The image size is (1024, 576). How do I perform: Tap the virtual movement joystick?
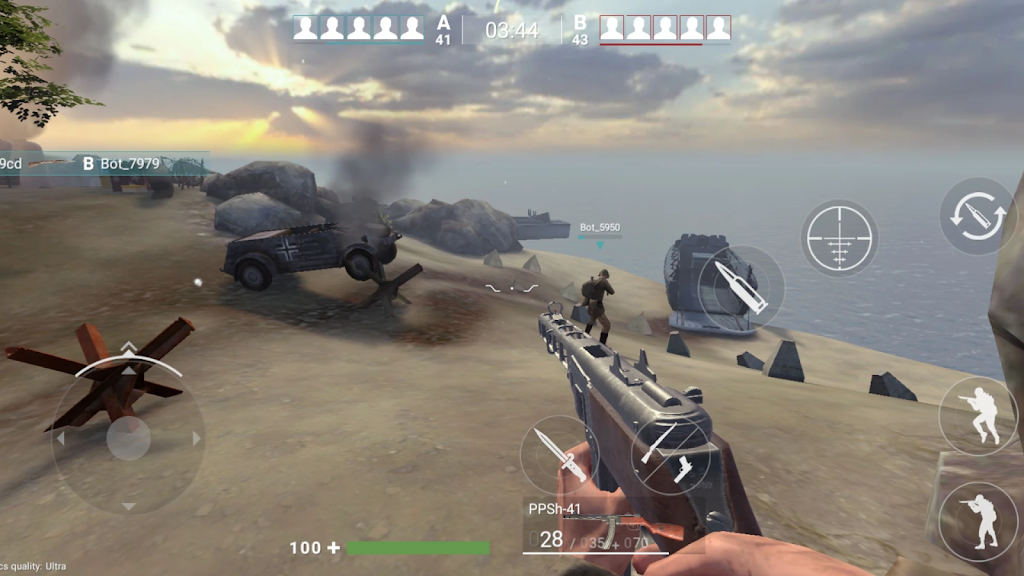click(128, 438)
